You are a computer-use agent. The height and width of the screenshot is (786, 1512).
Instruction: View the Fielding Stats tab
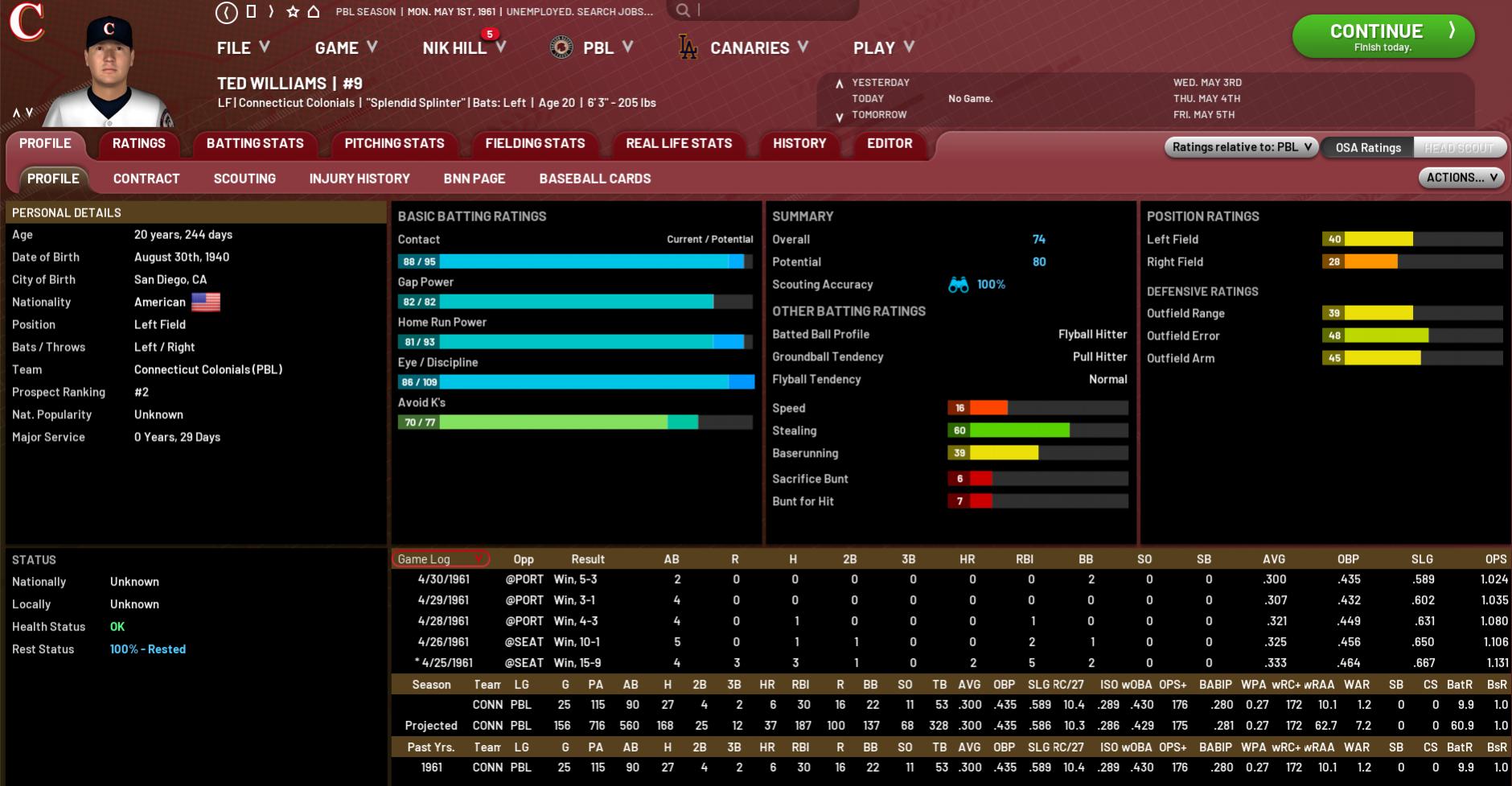click(535, 143)
